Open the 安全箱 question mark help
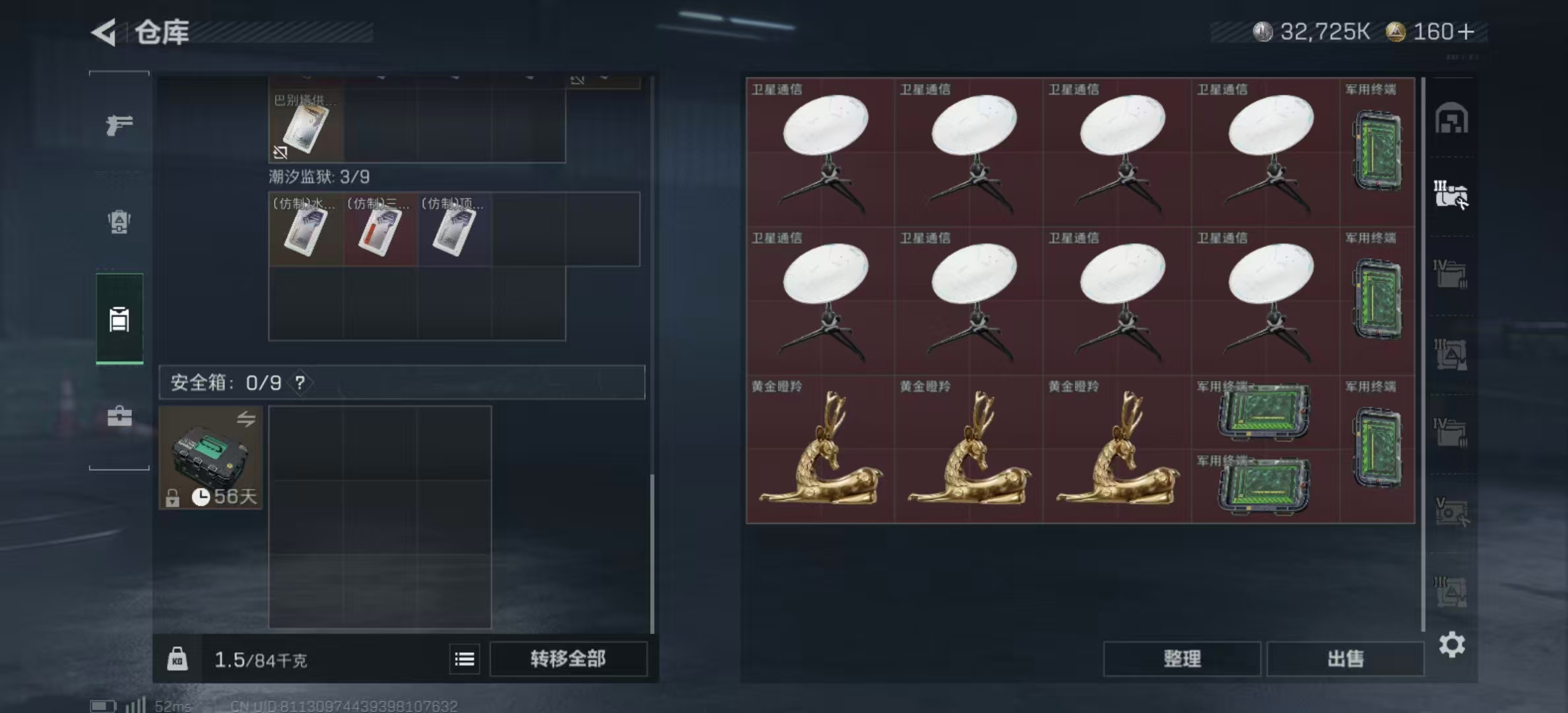The height and width of the screenshot is (713, 1568). pos(301,382)
